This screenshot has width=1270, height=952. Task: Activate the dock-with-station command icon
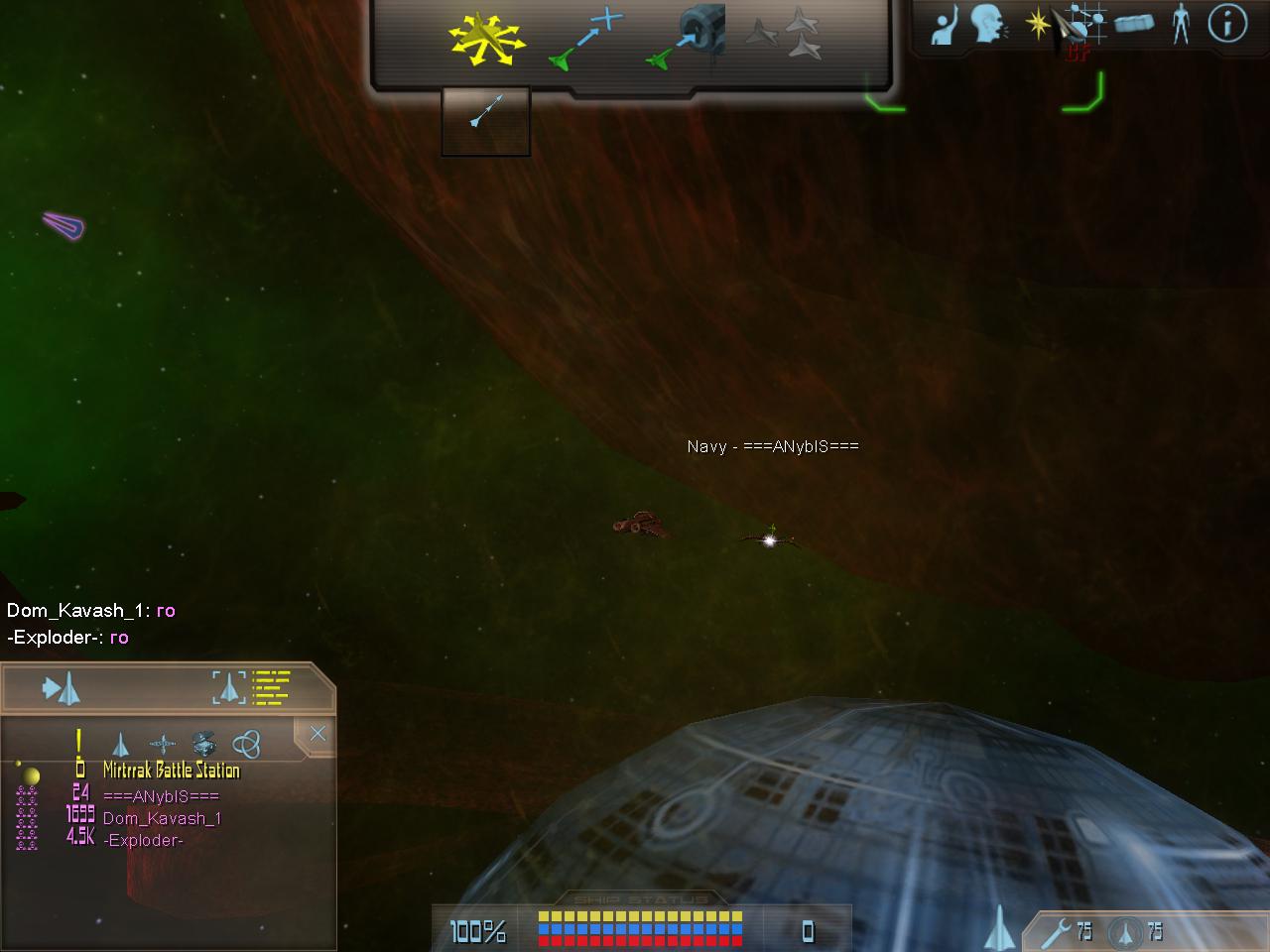click(x=689, y=40)
